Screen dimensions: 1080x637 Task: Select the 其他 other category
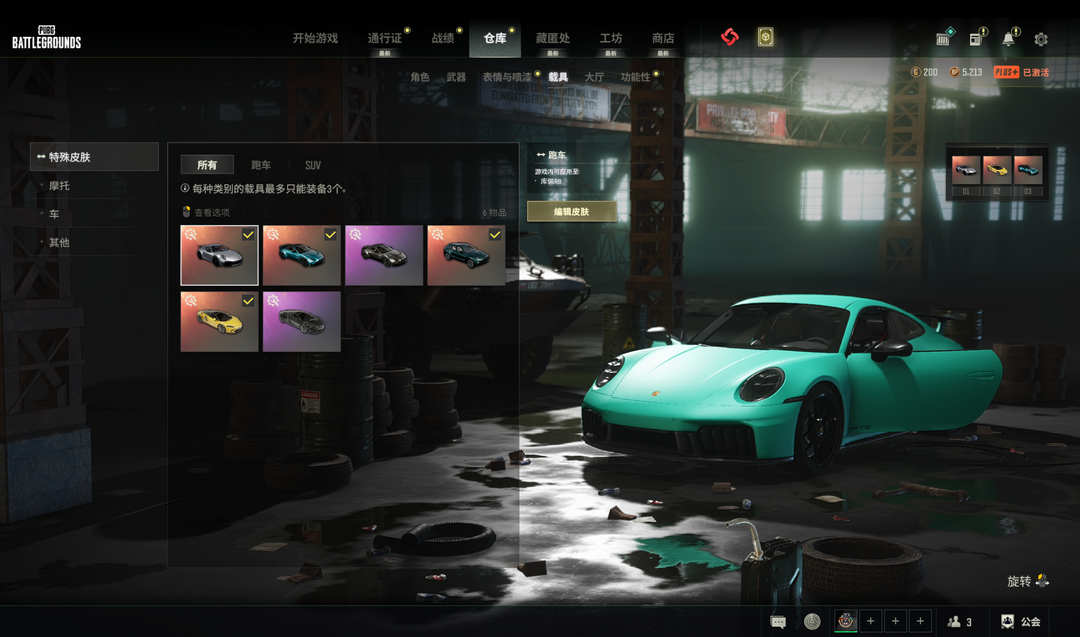(59, 242)
